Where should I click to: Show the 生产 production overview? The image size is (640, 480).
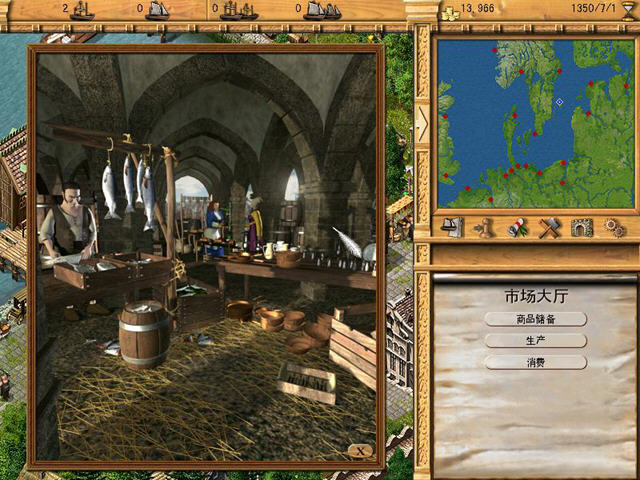pos(535,340)
